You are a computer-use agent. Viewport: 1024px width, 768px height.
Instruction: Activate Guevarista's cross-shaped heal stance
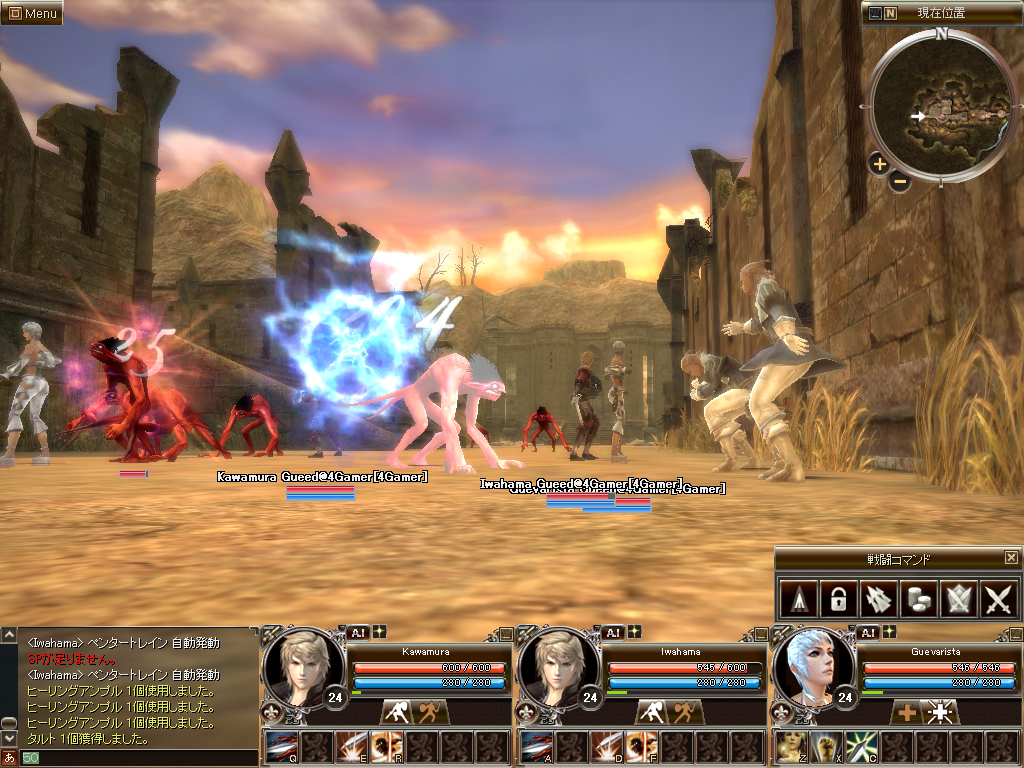(x=907, y=712)
